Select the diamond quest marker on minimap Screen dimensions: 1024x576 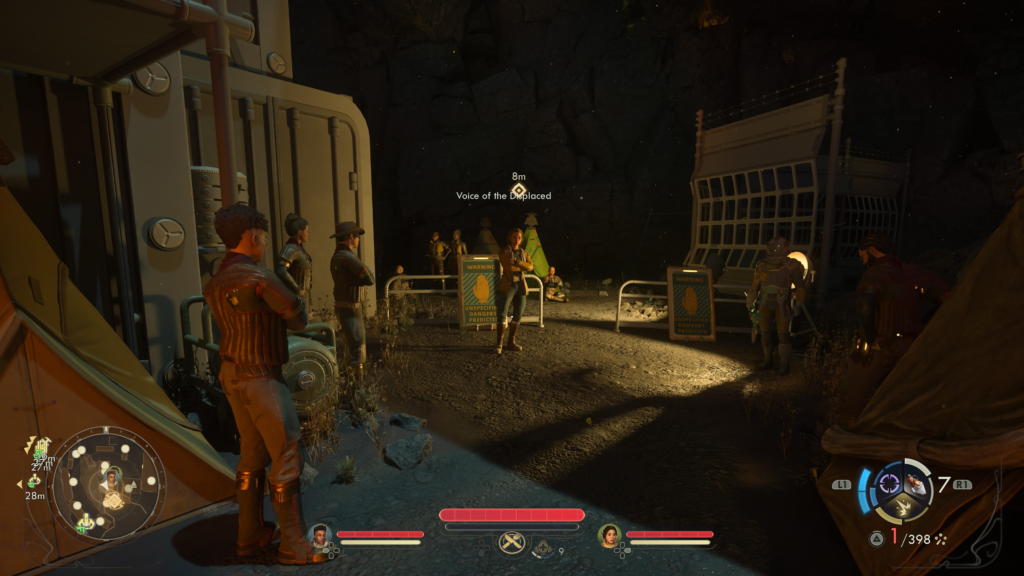[x=113, y=502]
